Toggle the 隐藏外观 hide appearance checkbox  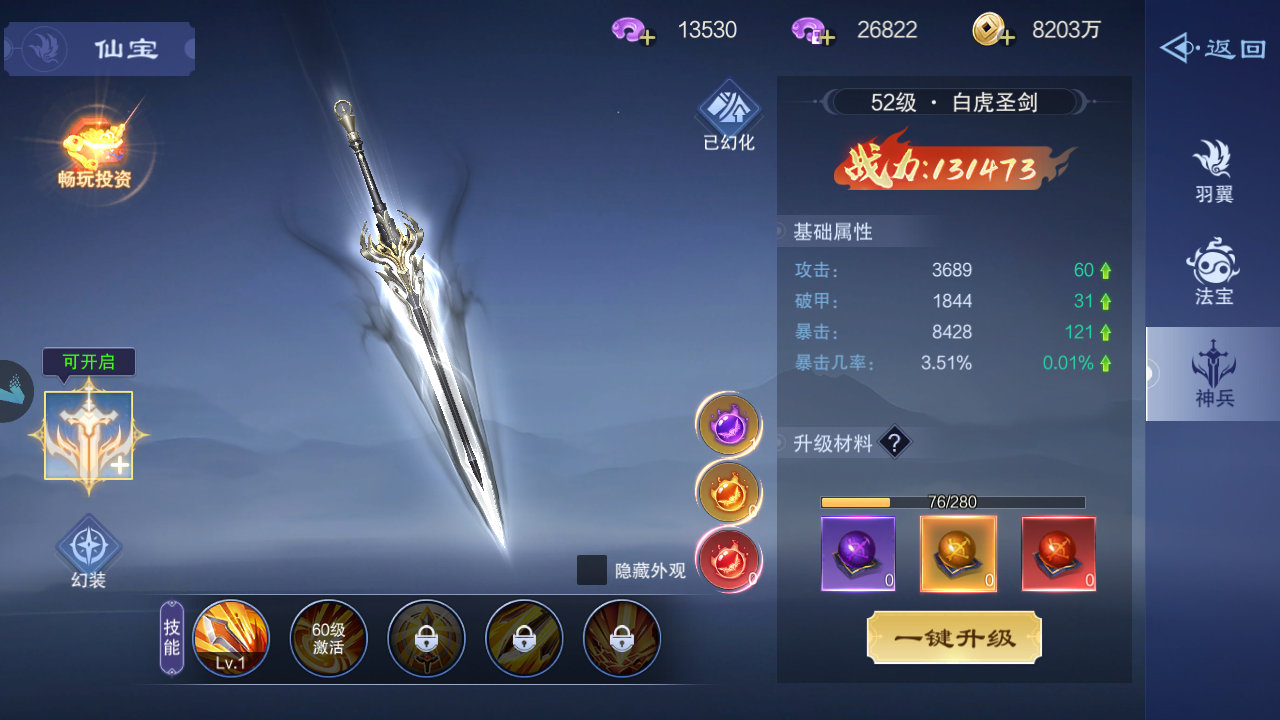(592, 570)
